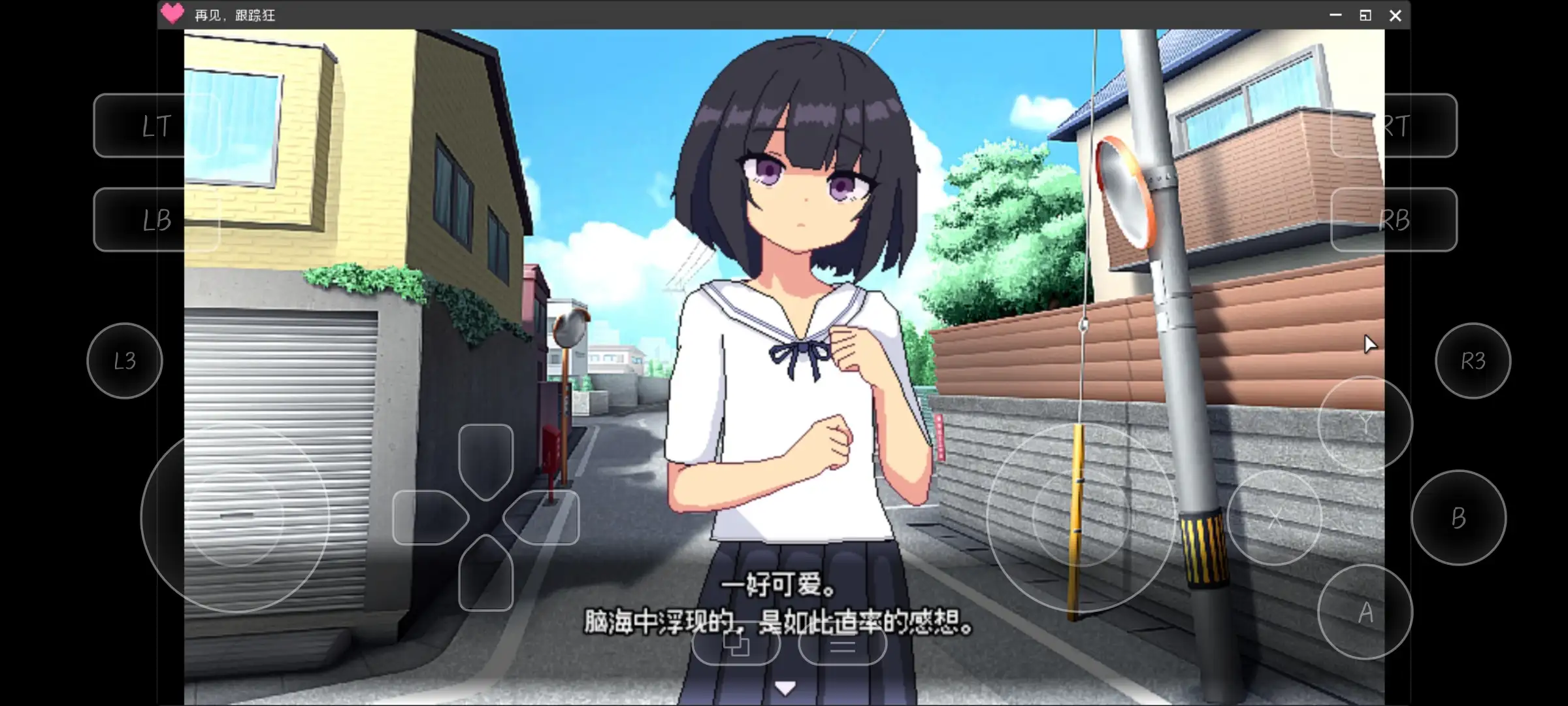Tap the virtual X button
The width and height of the screenshot is (1568, 706).
[1275, 518]
